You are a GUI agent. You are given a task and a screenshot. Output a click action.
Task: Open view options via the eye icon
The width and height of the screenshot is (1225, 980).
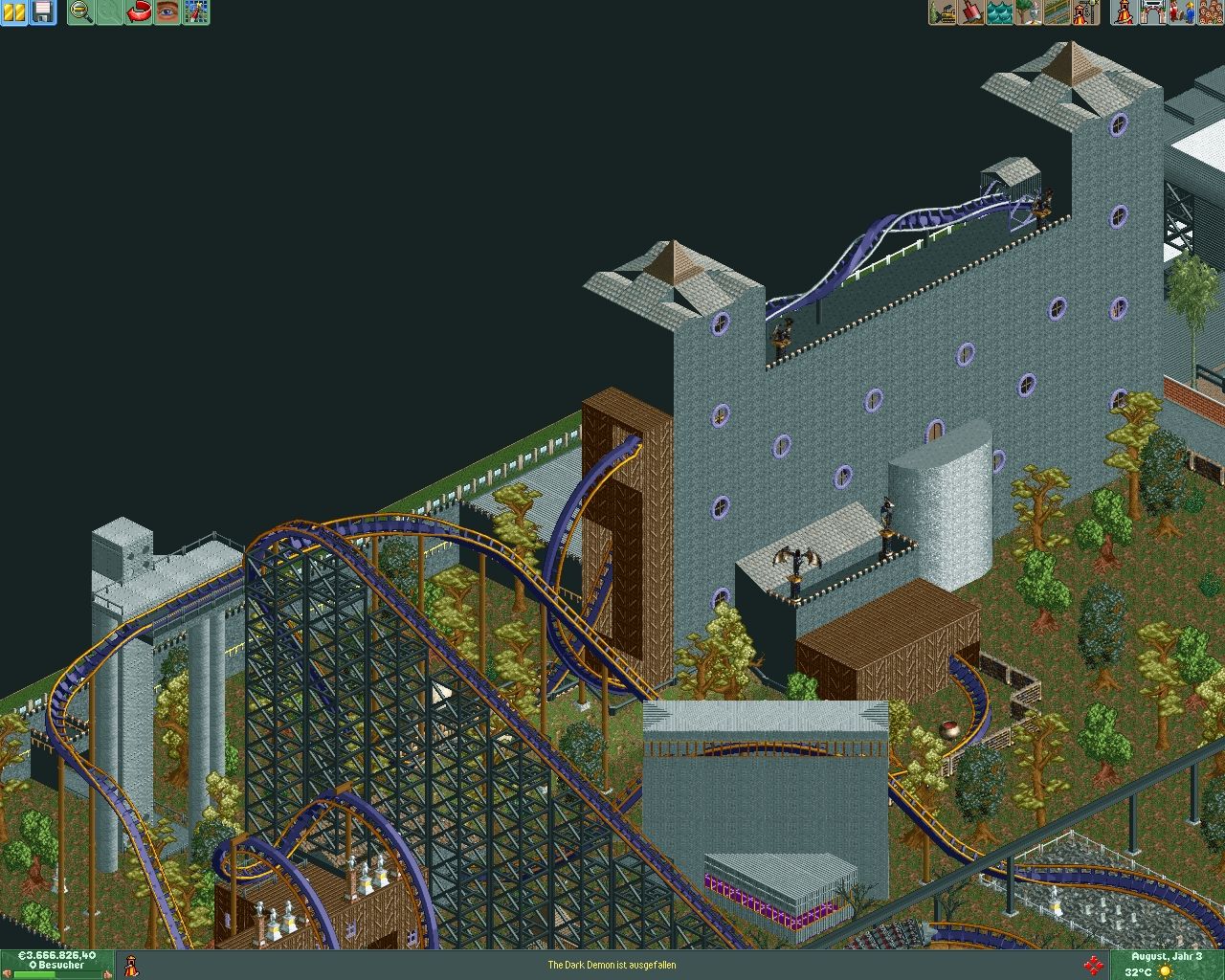(x=167, y=12)
